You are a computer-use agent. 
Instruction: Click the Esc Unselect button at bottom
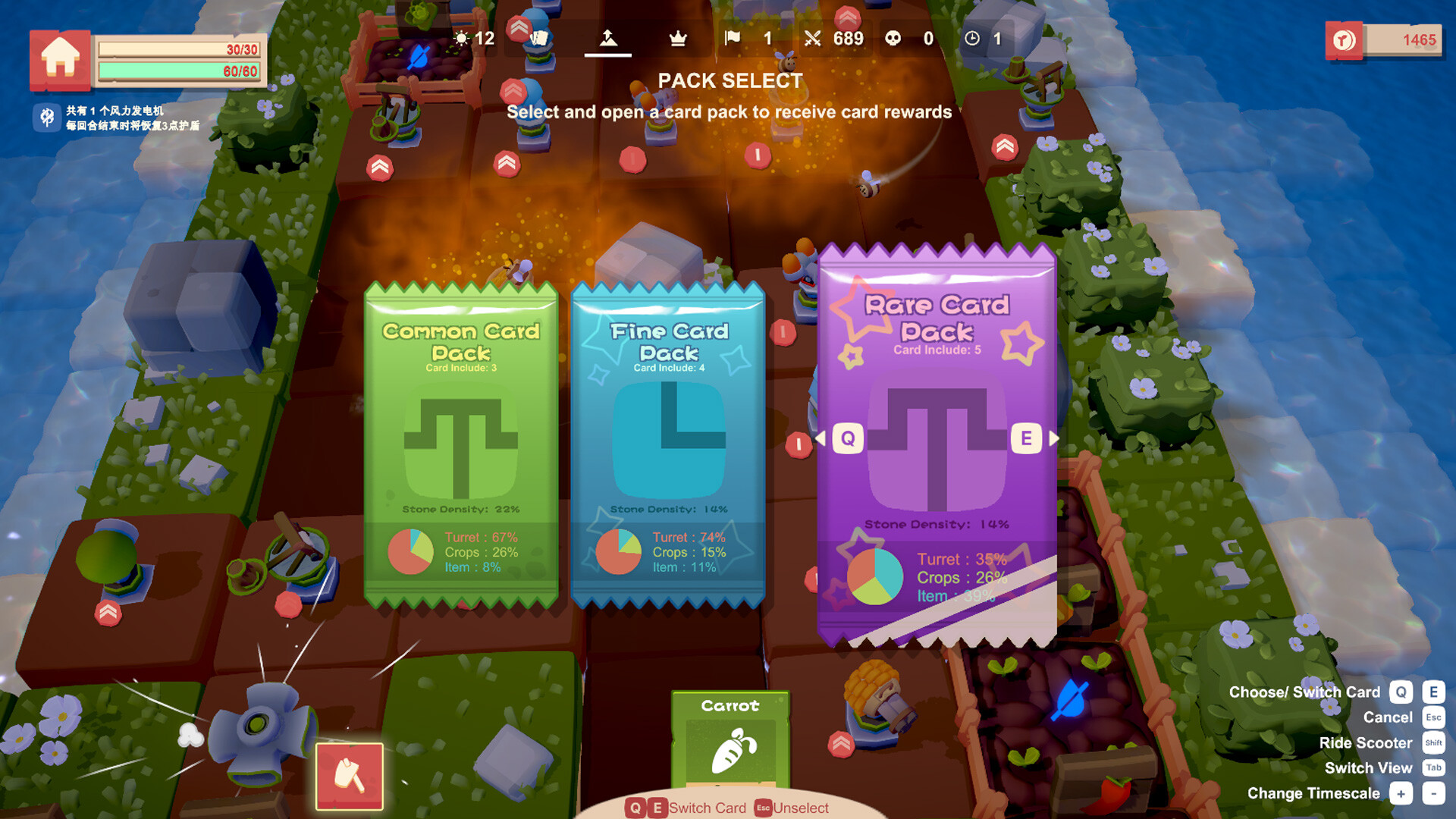point(764,808)
